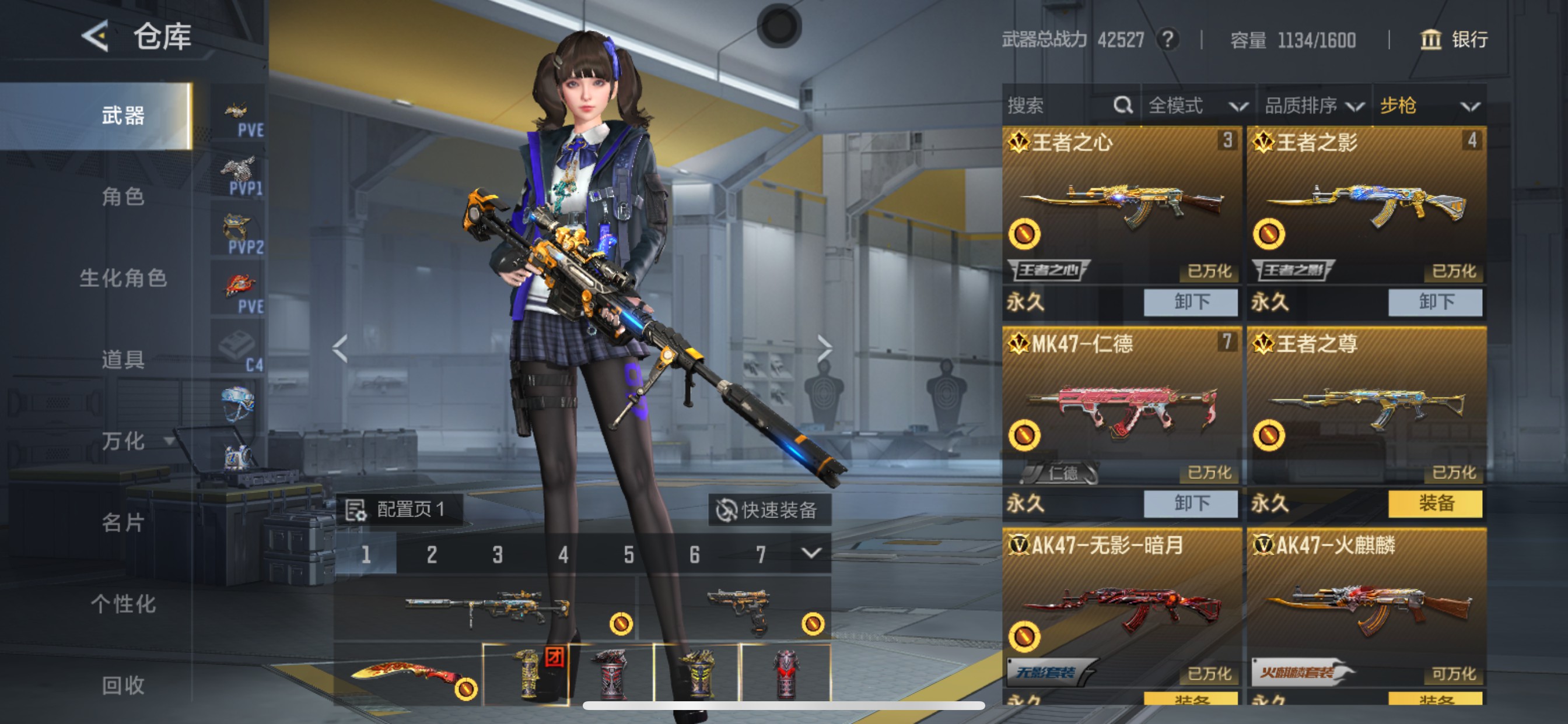
Task: Open the 生化角色 category
Action: (123, 278)
